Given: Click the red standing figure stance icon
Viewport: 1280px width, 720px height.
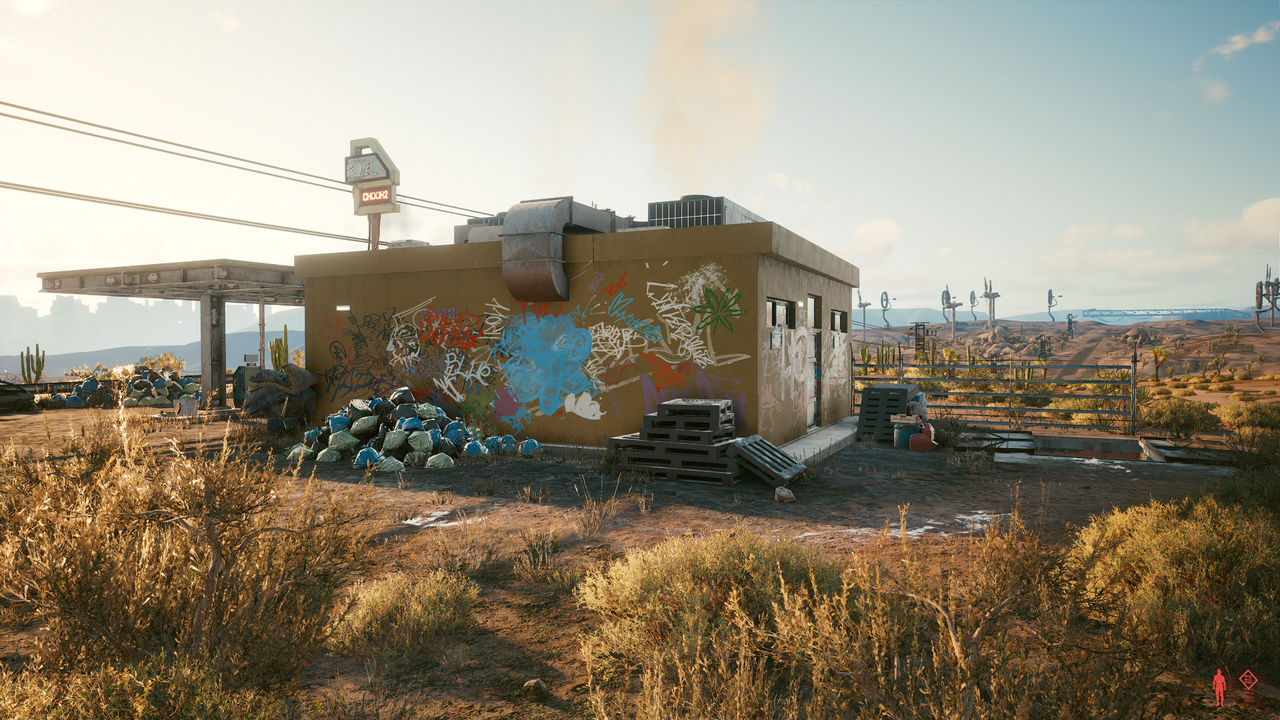Looking at the screenshot, I should tap(1219, 687).
